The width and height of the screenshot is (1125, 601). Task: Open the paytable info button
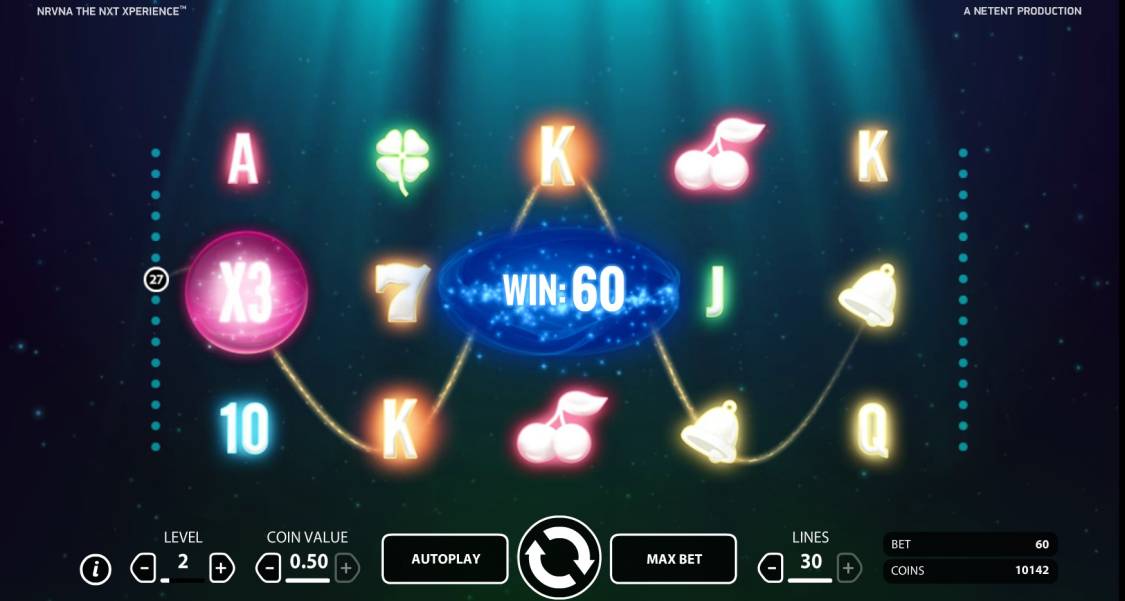pyautogui.click(x=95, y=569)
